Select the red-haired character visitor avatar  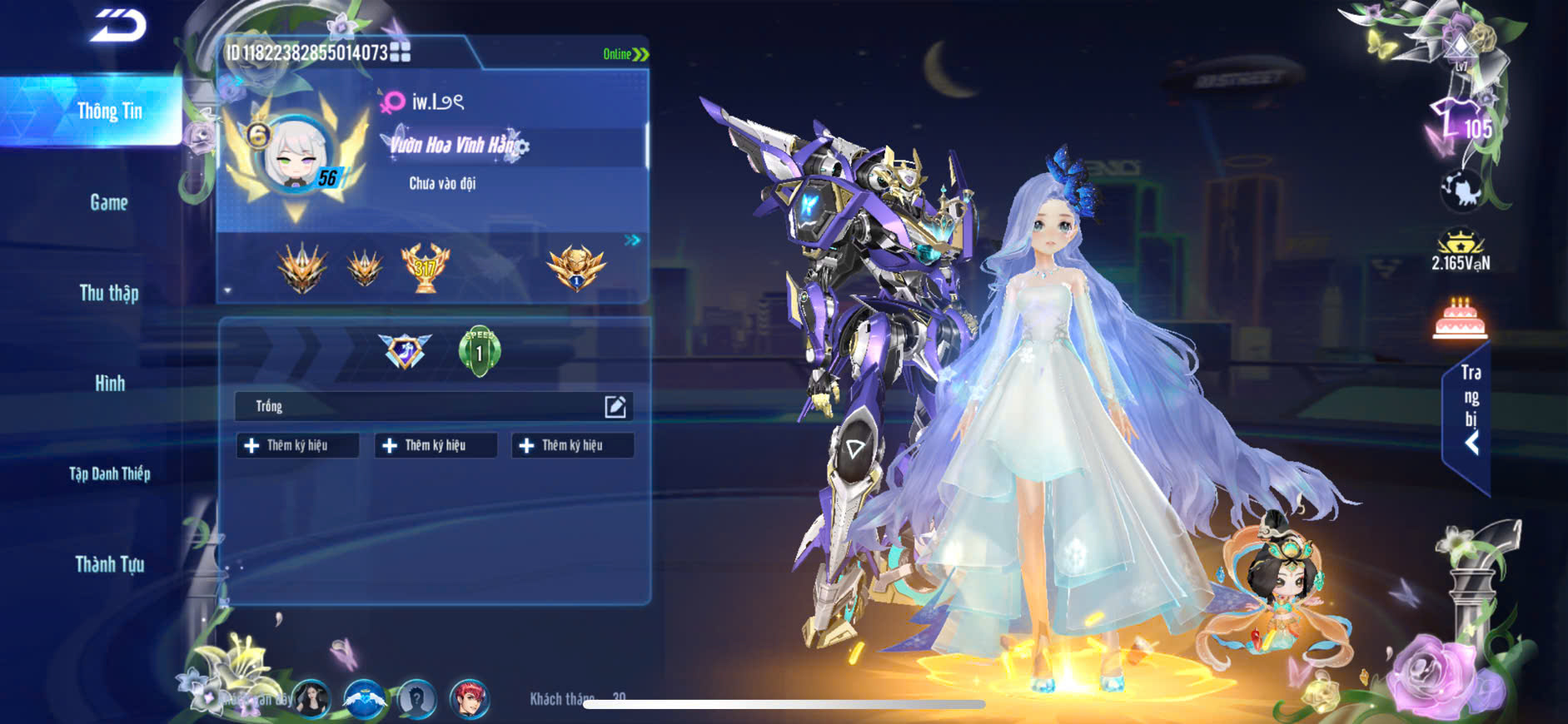tap(470, 699)
